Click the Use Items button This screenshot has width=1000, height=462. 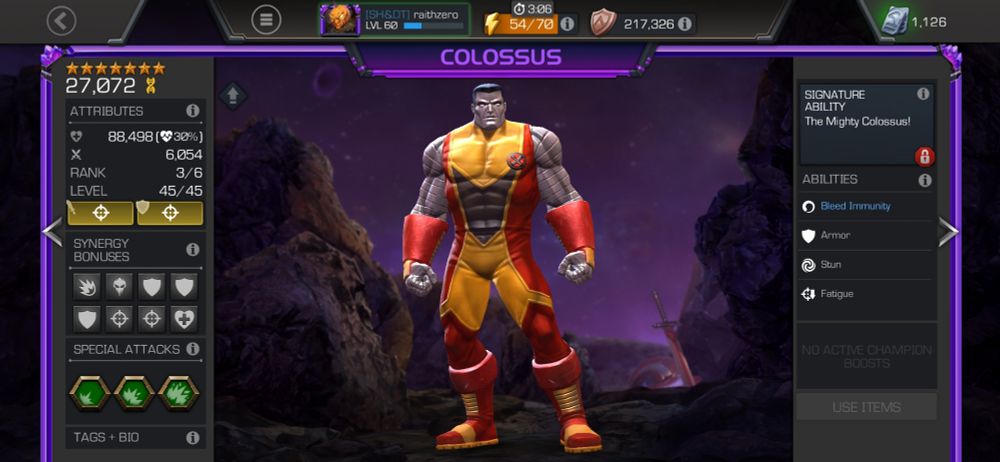[866, 407]
